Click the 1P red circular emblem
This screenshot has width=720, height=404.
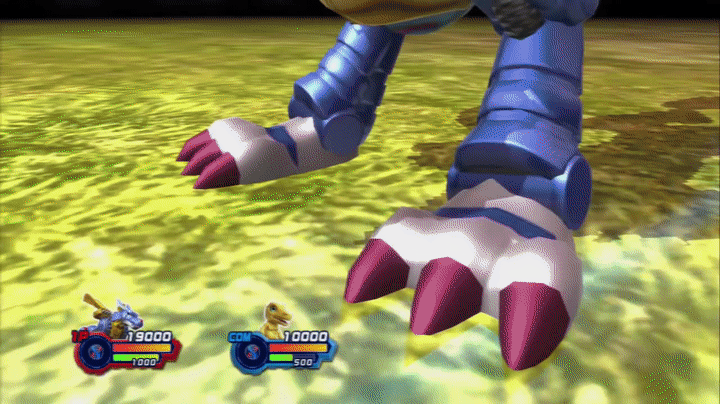97,352
